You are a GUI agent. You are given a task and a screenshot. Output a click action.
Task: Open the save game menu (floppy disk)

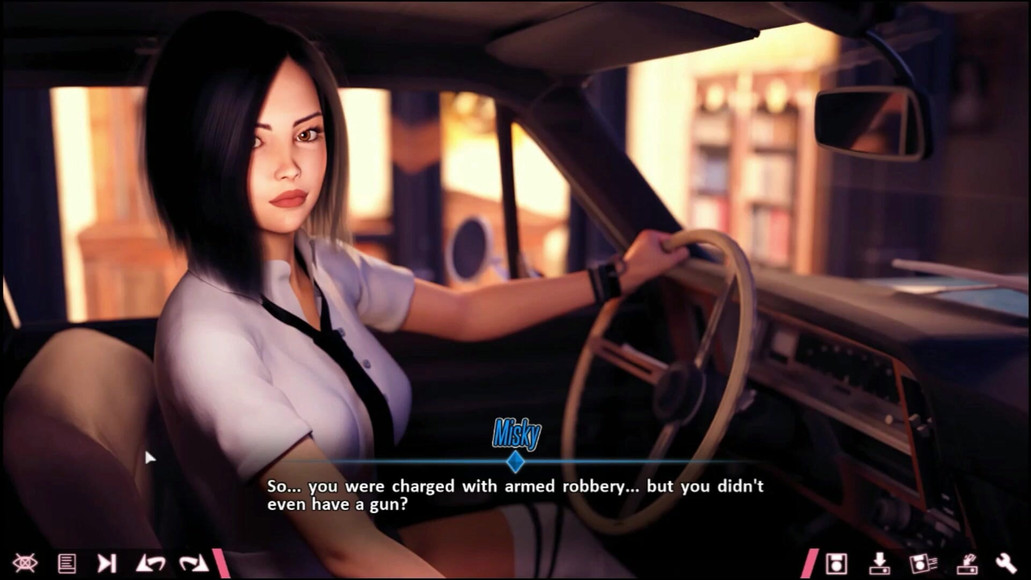(x=837, y=563)
